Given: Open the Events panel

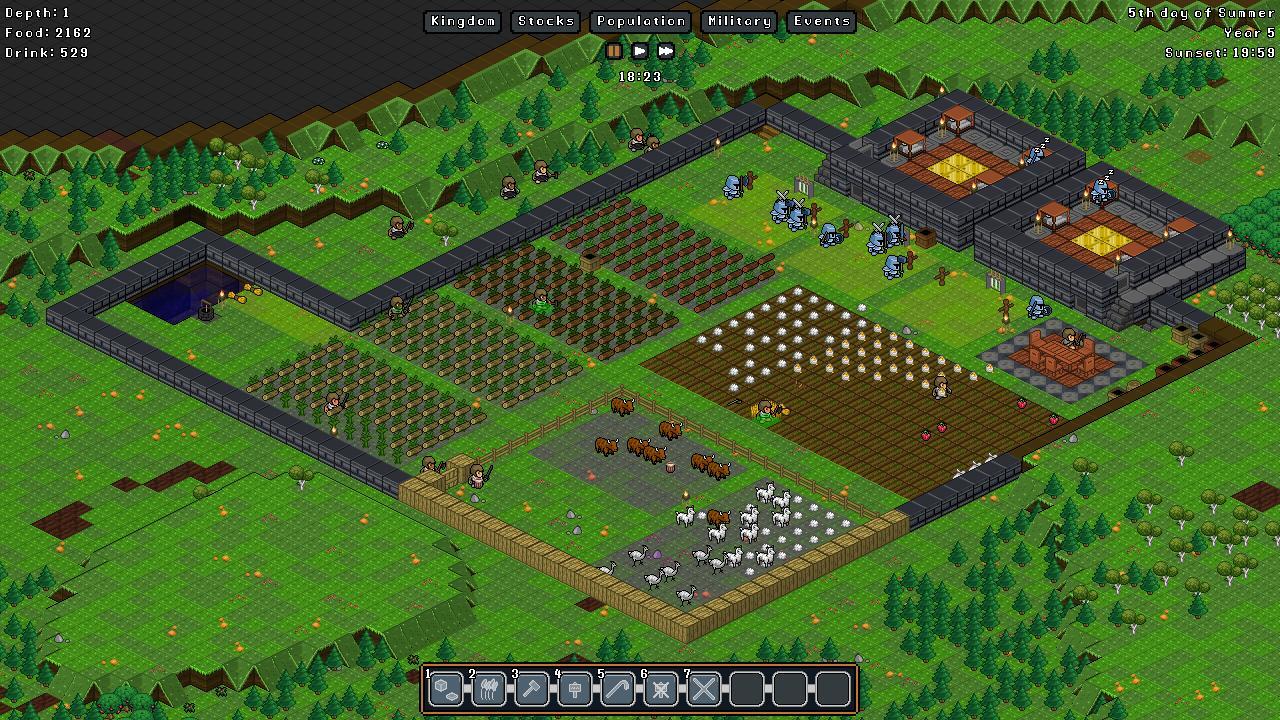Looking at the screenshot, I should tap(821, 21).
